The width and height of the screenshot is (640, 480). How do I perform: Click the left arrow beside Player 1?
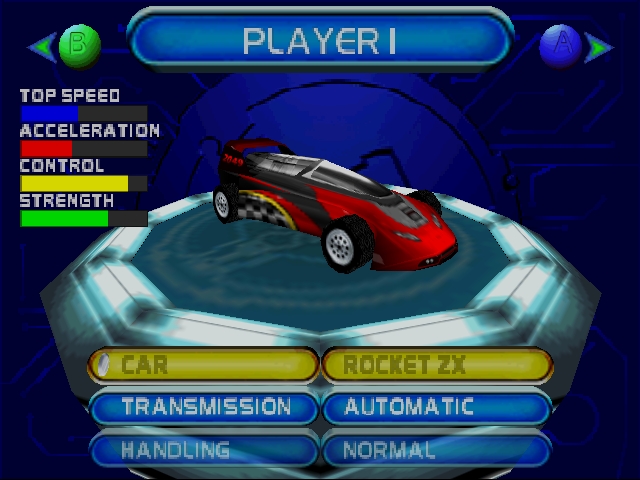tap(41, 45)
